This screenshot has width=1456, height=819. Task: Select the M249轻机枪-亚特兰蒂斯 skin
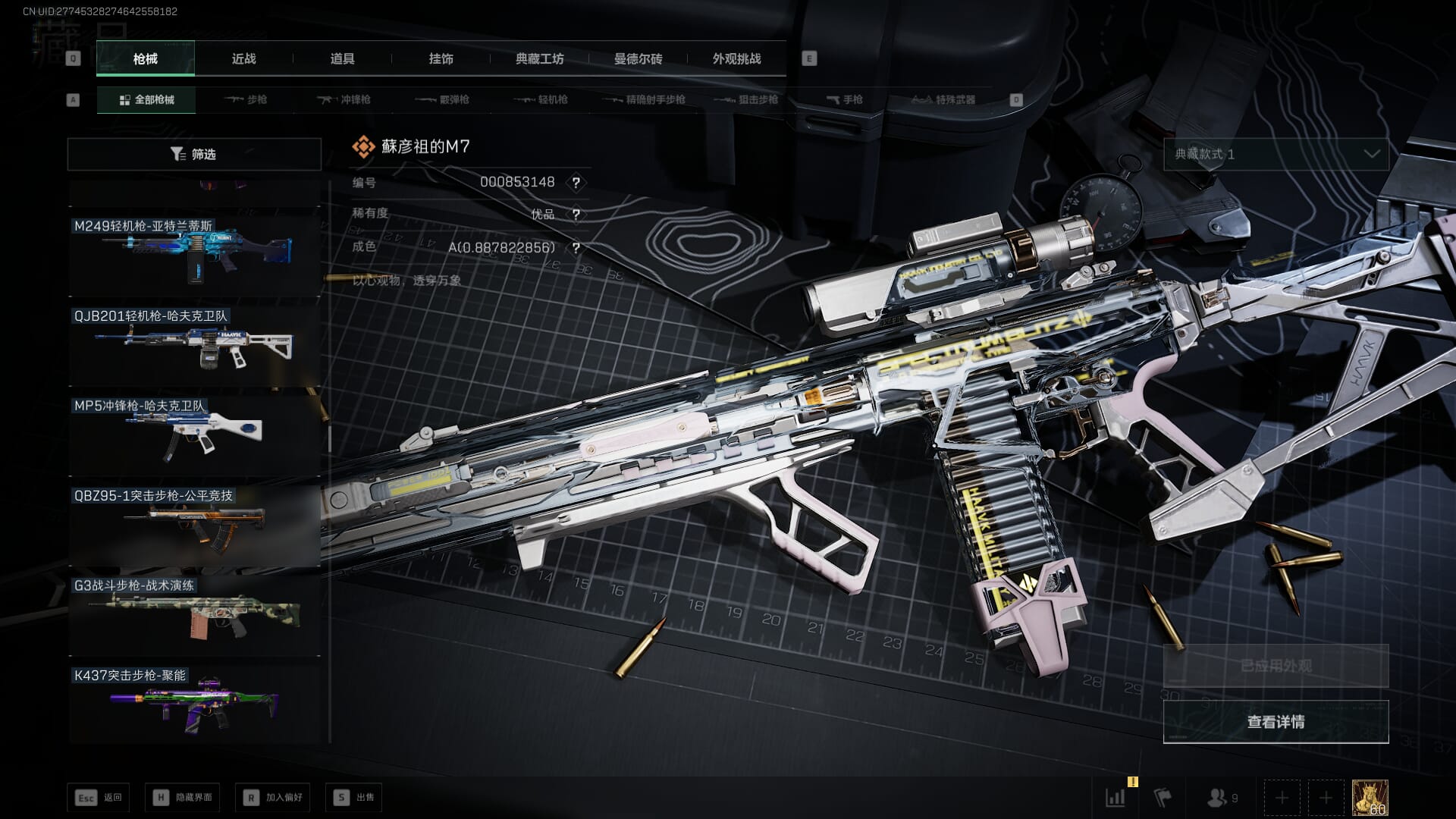coord(194,253)
